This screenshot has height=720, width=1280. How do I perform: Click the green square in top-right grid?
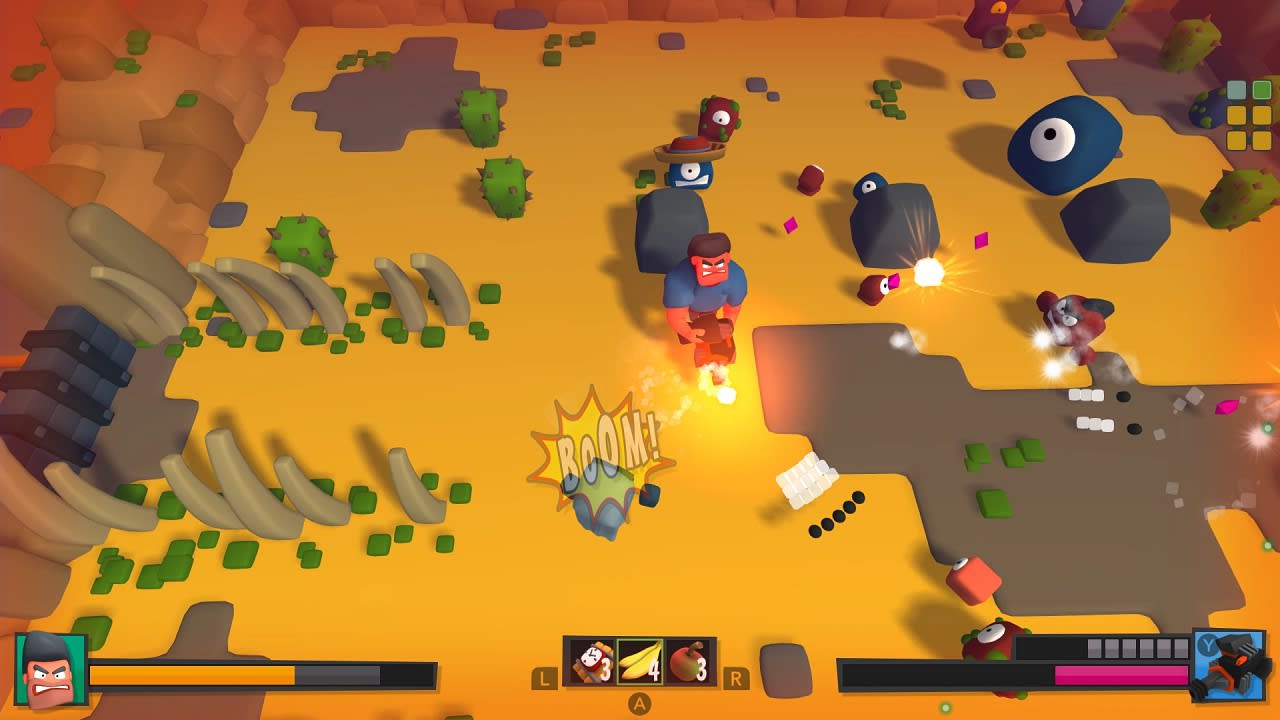1262,89
